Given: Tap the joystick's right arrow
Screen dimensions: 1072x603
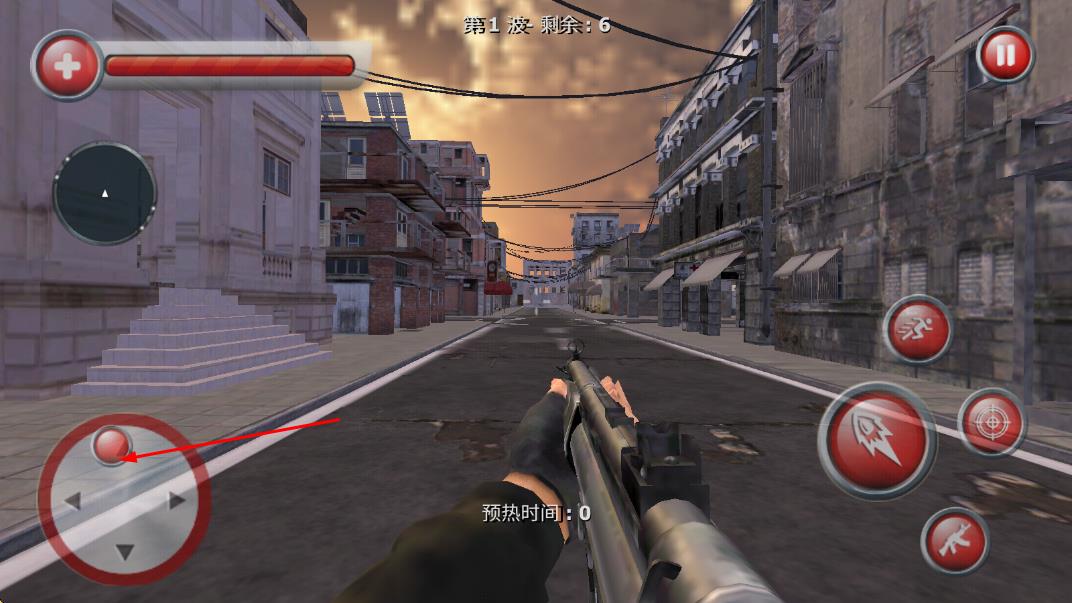Looking at the screenshot, I should point(177,501).
